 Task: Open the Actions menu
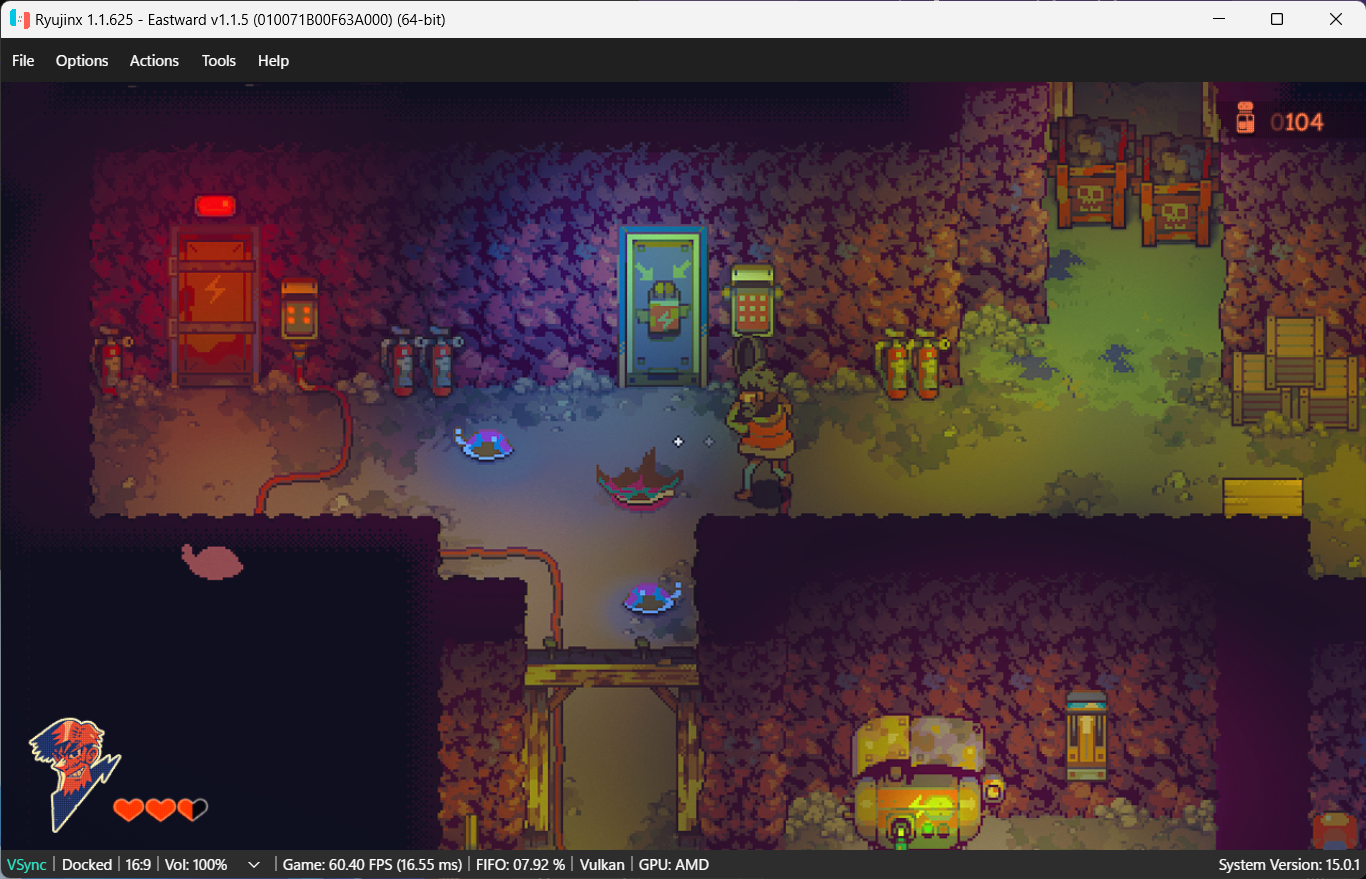tap(154, 60)
